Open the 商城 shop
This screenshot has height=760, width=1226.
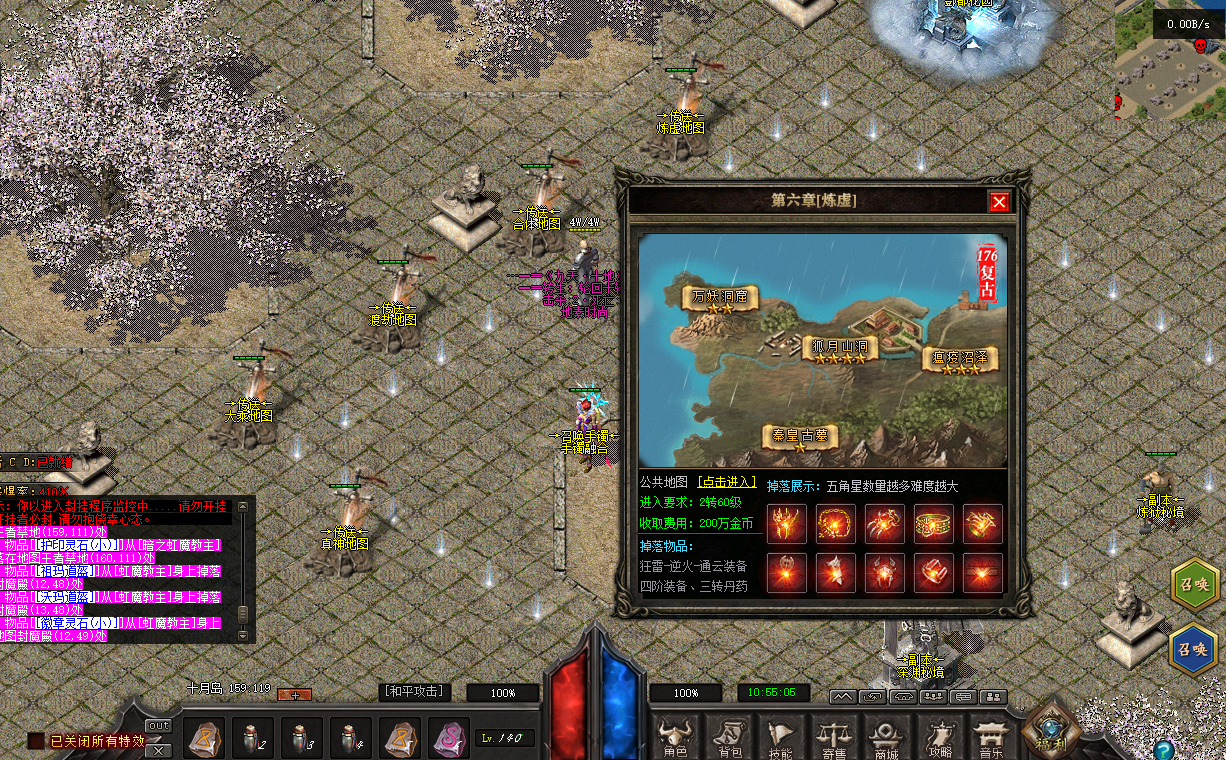click(886, 738)
